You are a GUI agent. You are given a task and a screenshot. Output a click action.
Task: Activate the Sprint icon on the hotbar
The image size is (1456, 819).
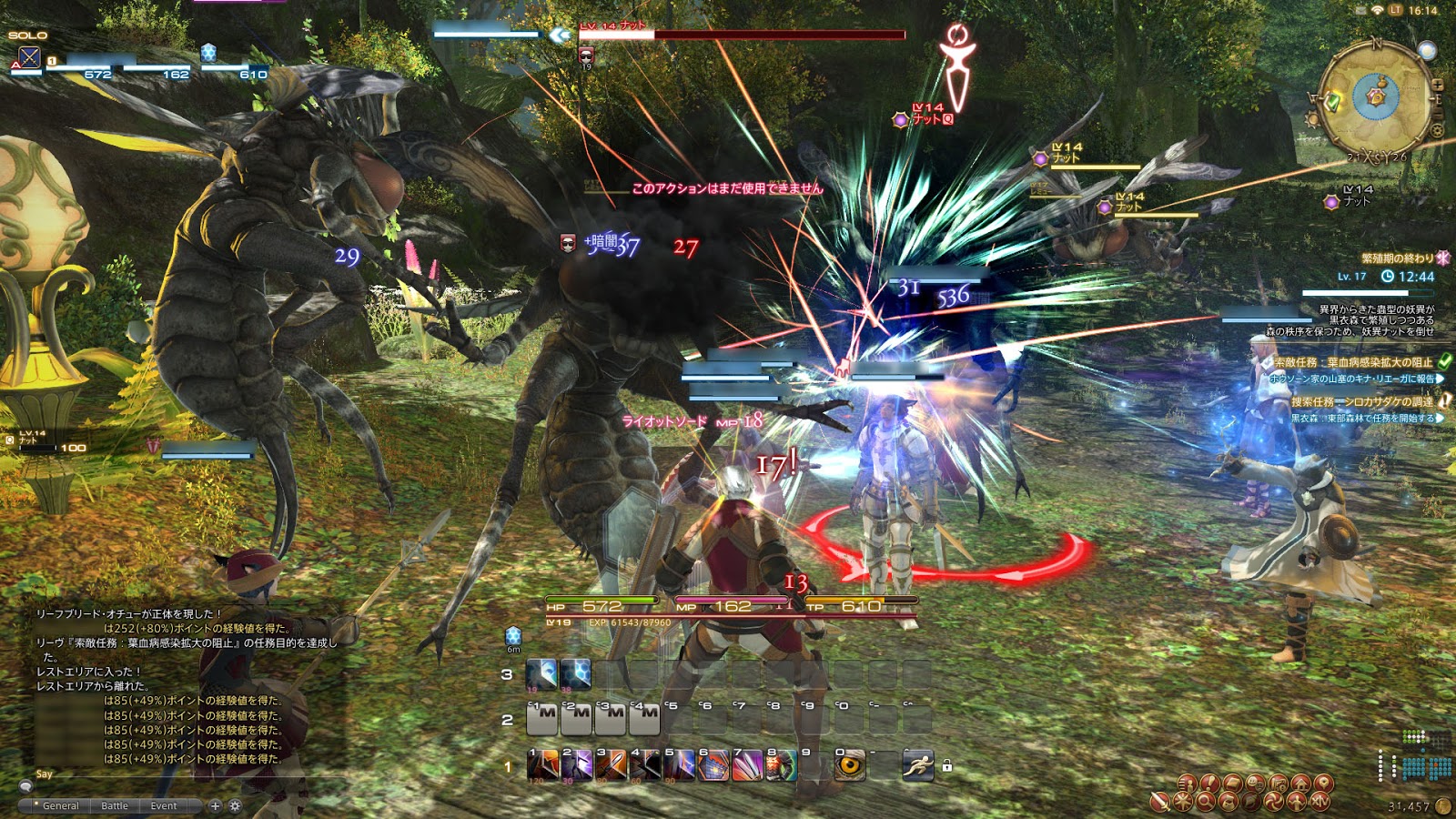(918, 767)
